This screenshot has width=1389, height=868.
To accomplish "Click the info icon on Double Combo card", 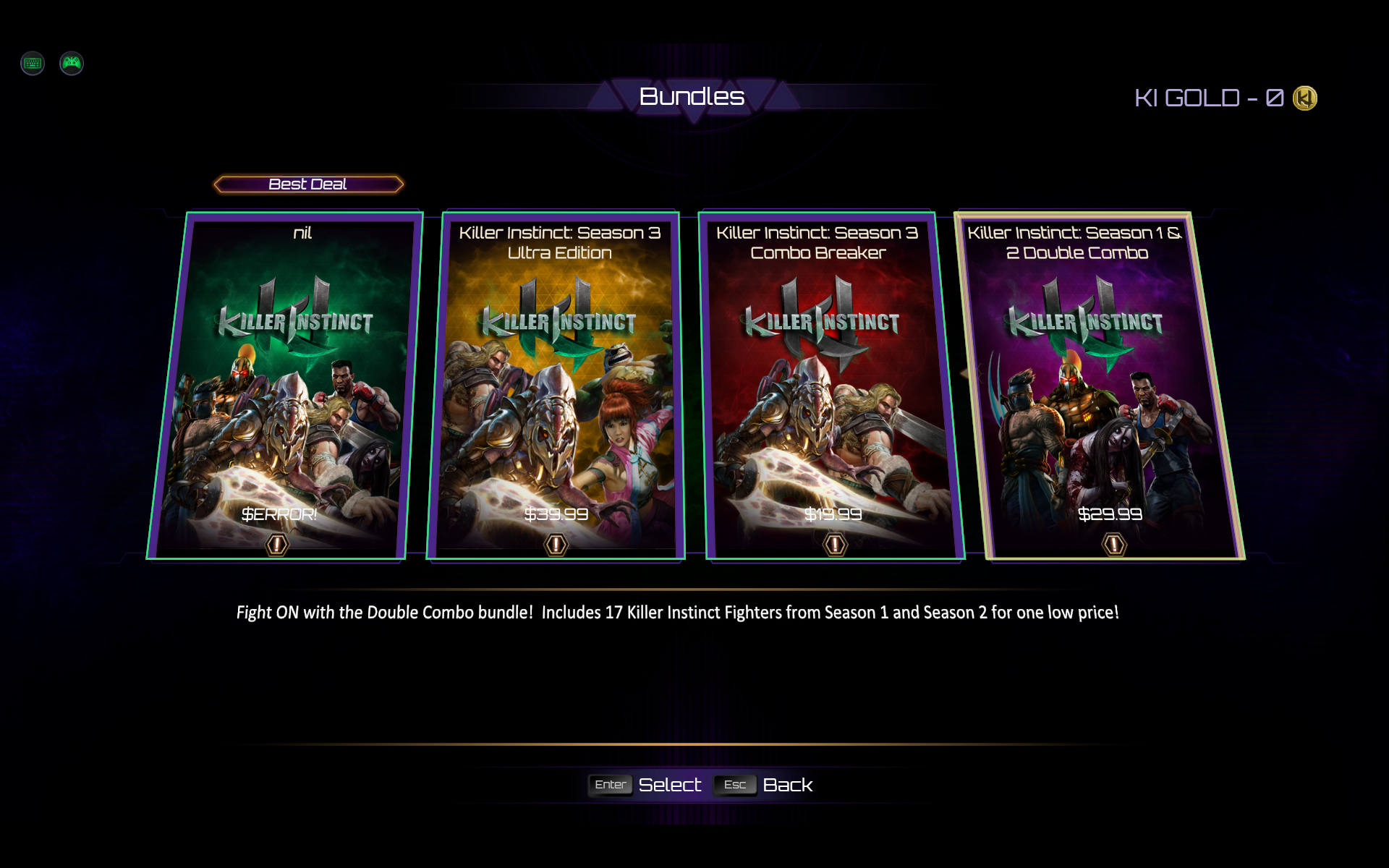I will click(1114, 544).
